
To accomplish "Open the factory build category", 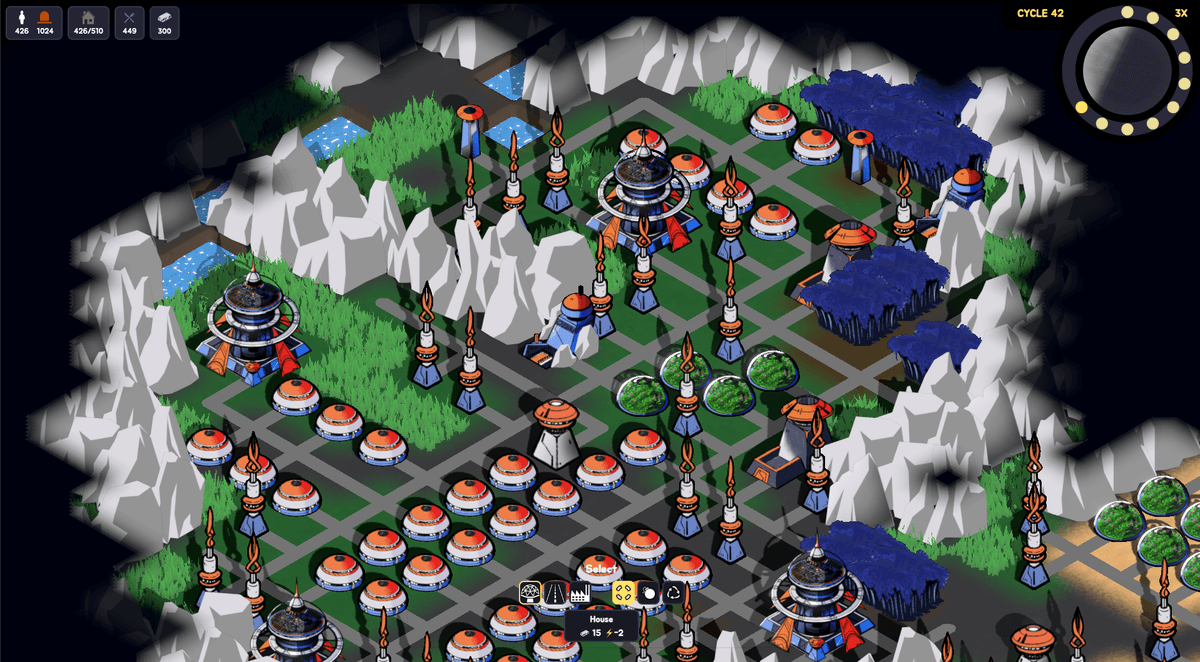I will point(579,592).
